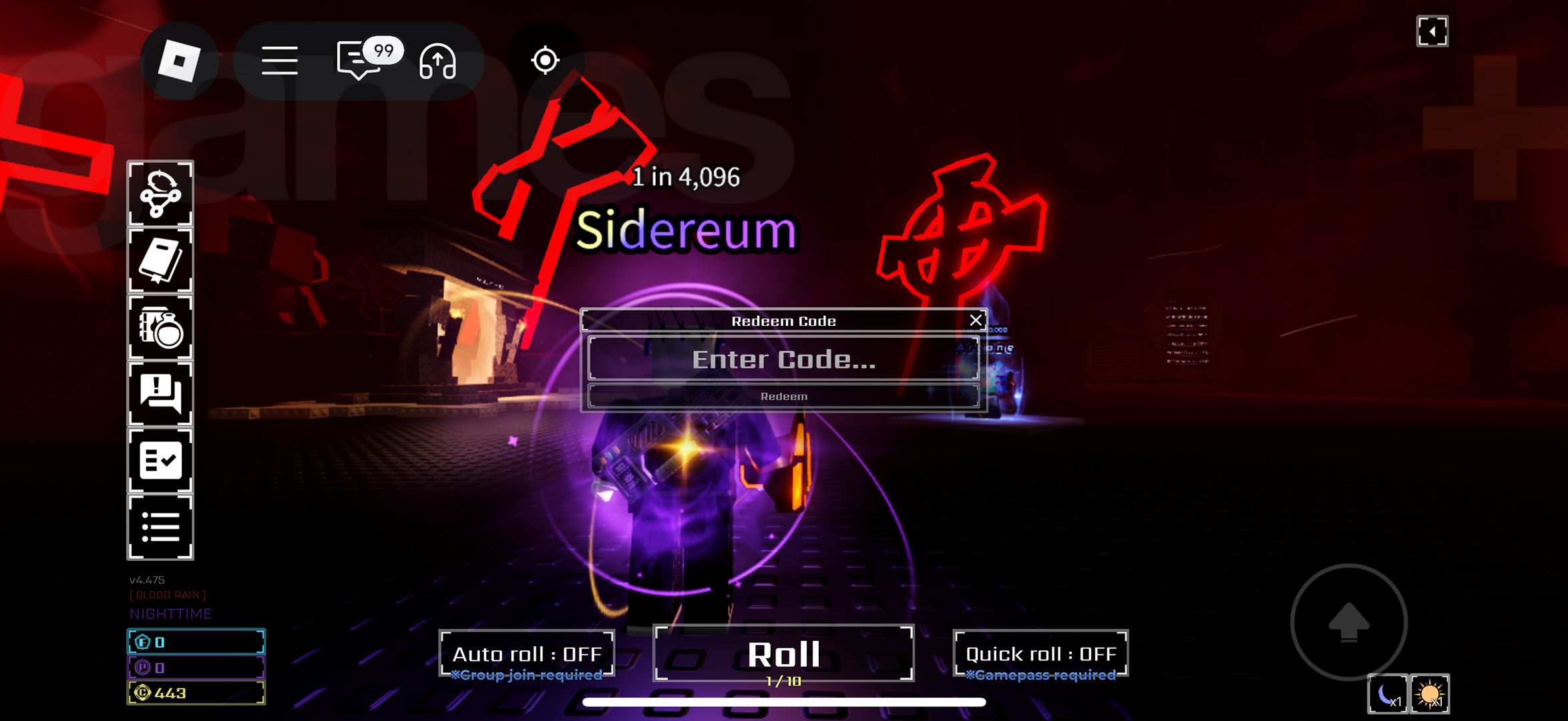This screenshot has width=1568, height=721.
Task: Open the announcements chat icon in the sidebar
Action: coord(160,395)
